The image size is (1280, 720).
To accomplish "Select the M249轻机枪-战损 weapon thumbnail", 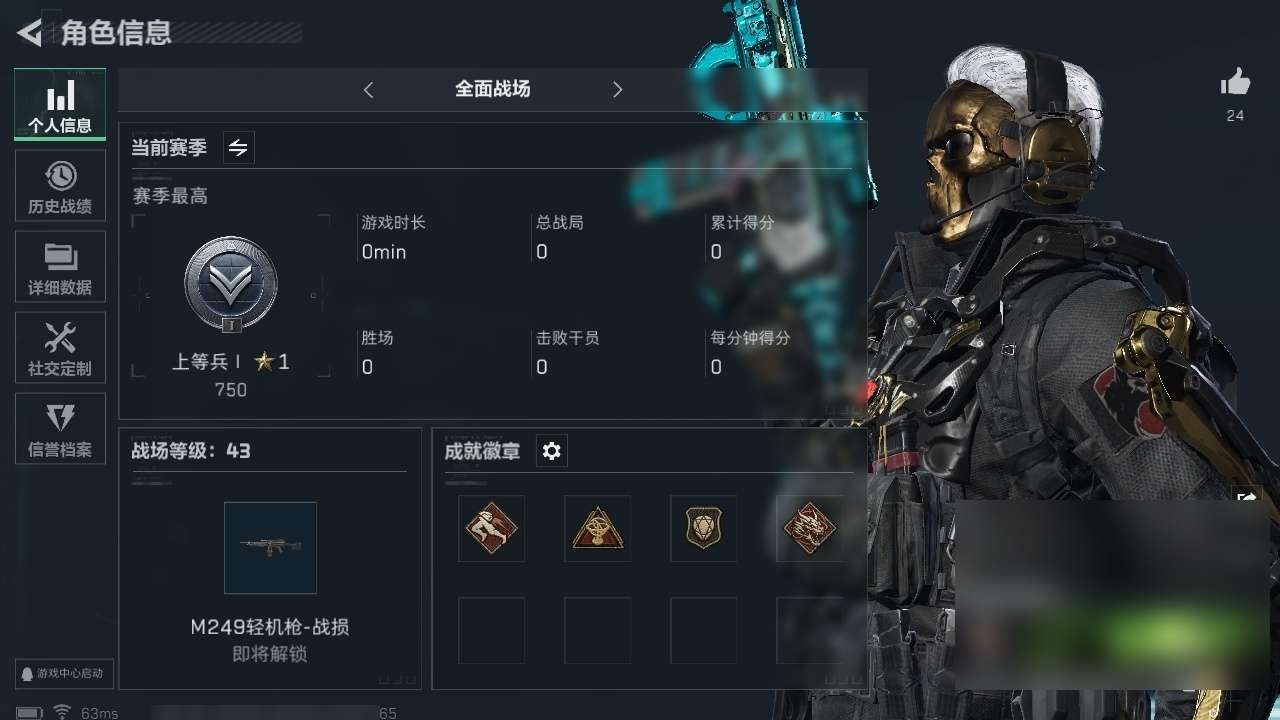I will click(x=270, y=548).
